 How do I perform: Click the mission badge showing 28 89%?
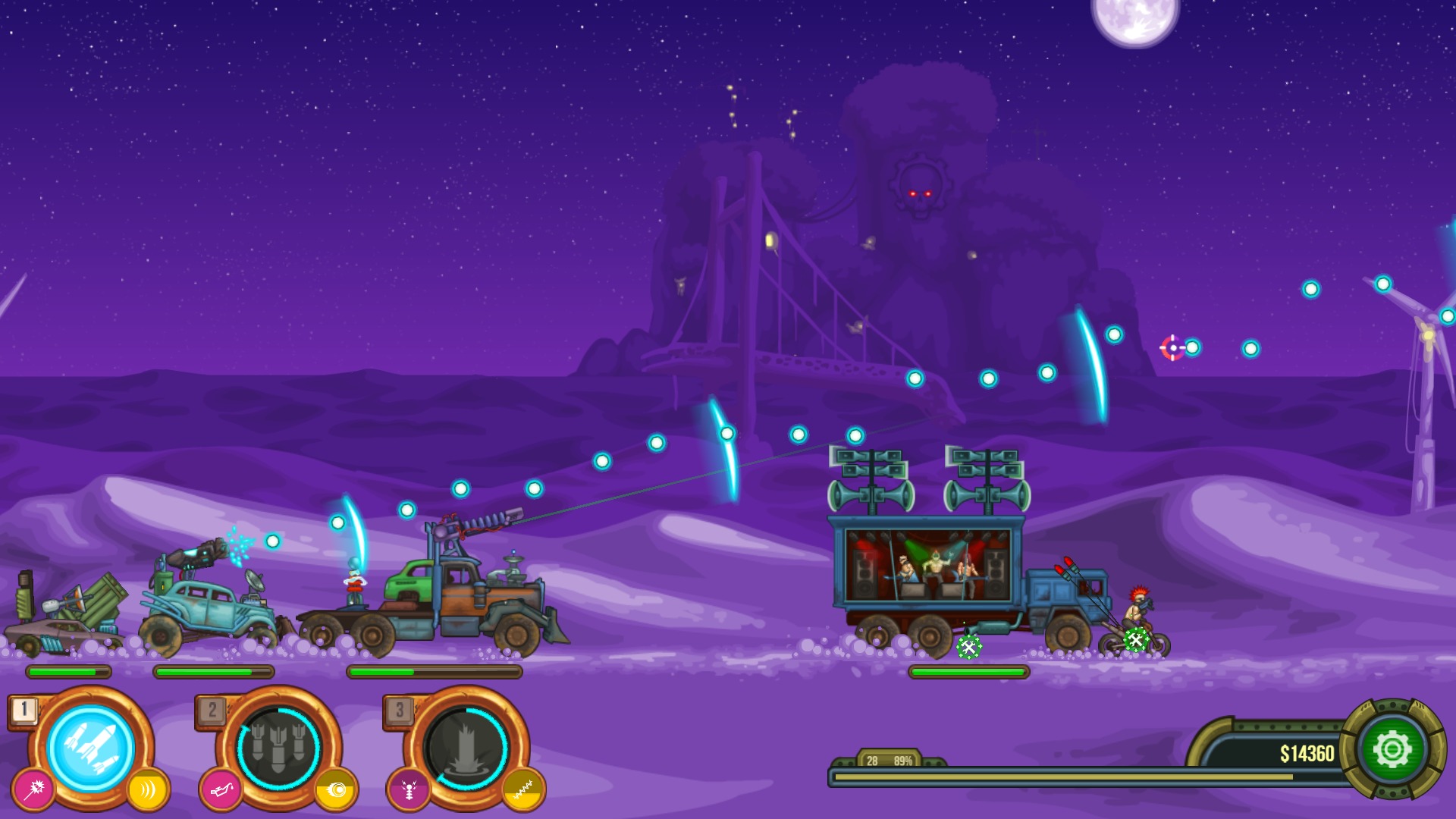[x=887, y=758]
